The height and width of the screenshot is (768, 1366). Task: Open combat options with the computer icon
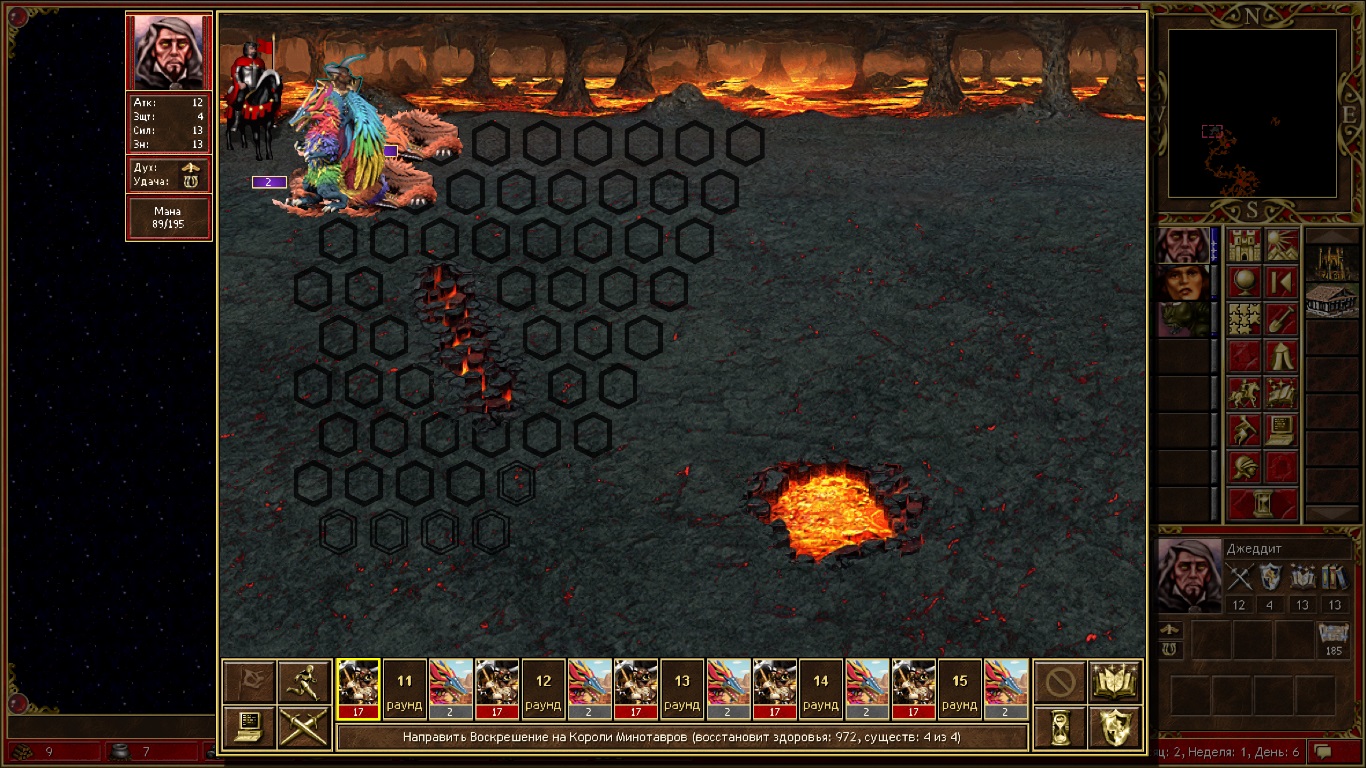[x=248, y=727]
